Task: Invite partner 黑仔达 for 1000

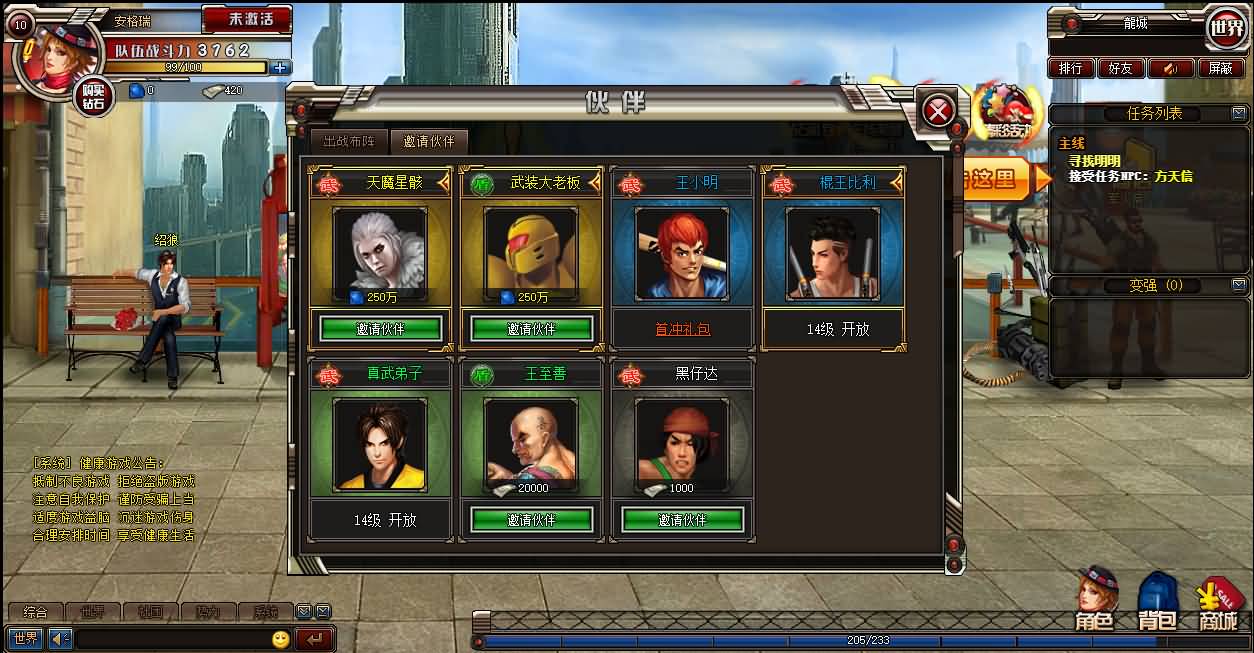Action: [682, 520]
